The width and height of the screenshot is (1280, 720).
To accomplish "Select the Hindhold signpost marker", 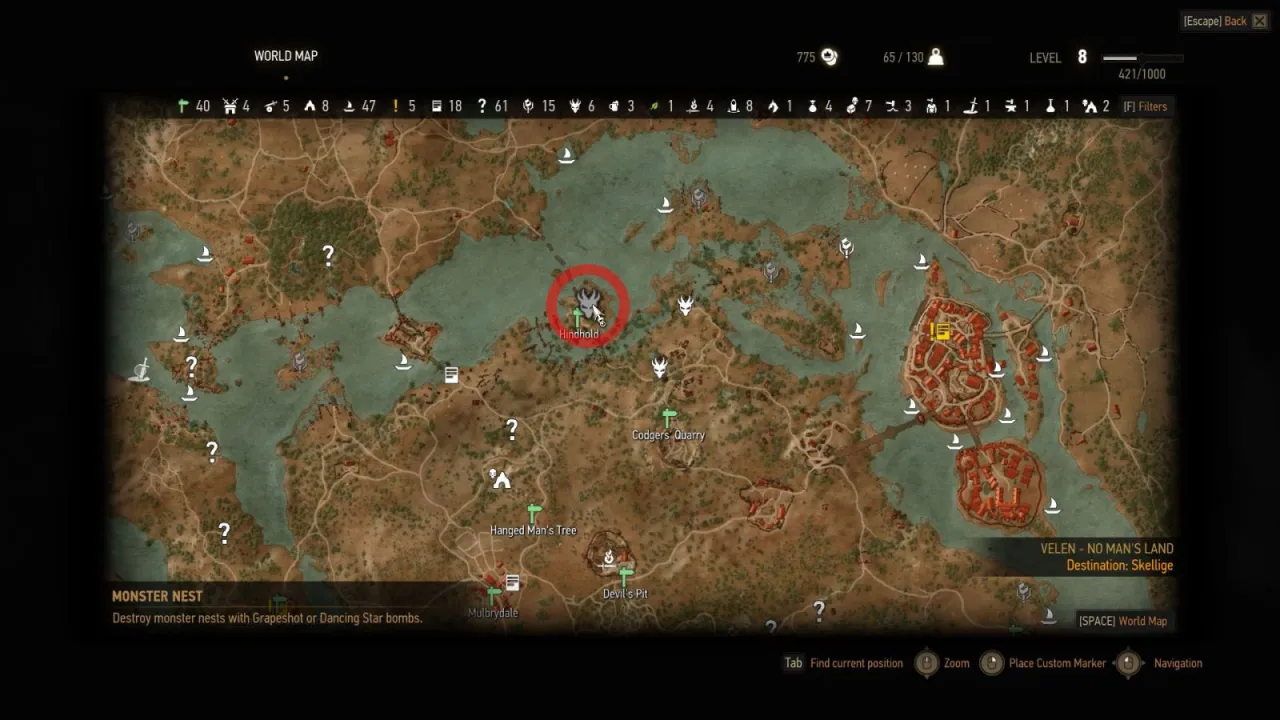I will pyautogui.click(x=577, y=319).
